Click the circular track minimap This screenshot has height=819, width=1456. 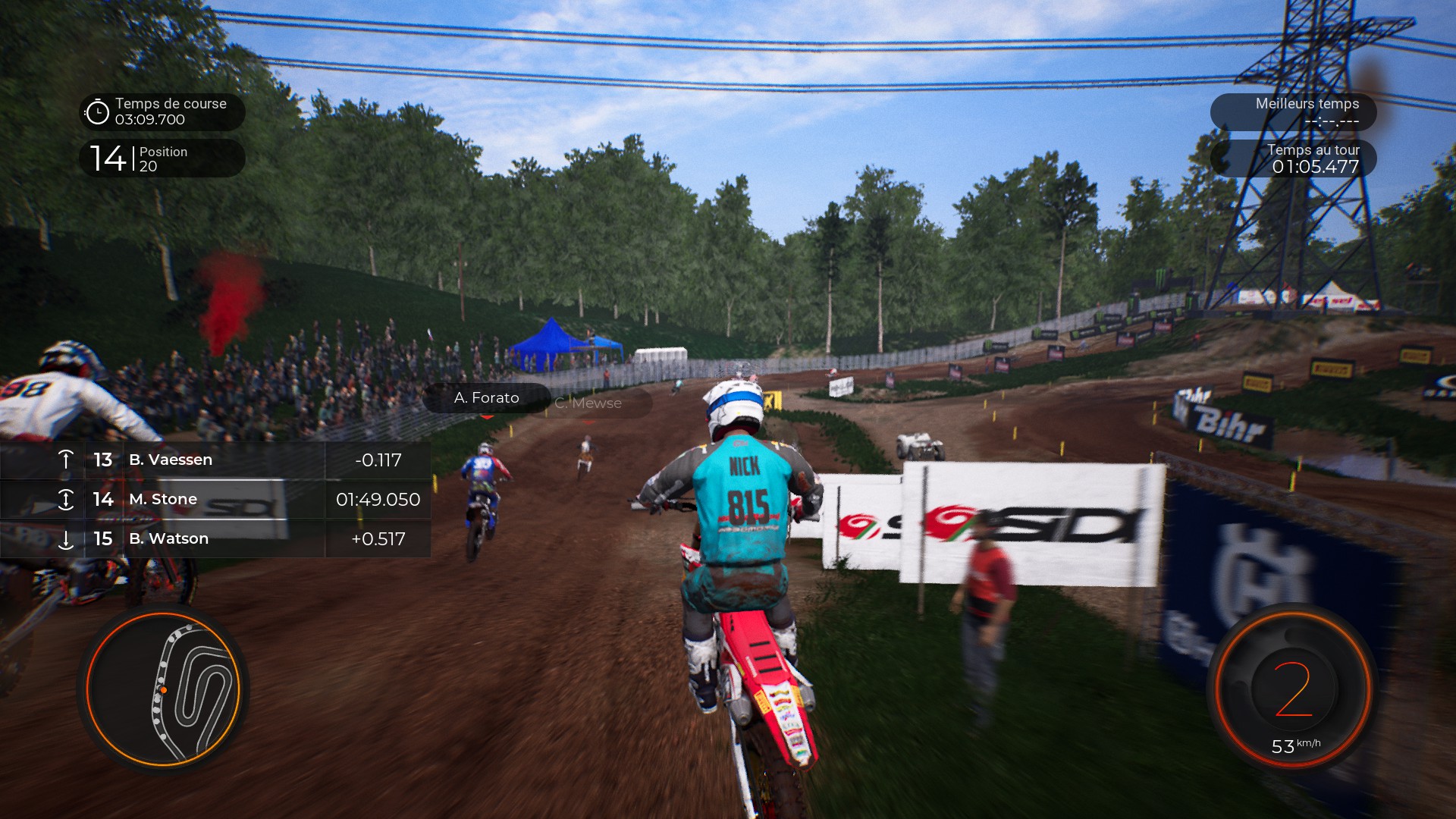(x=163, y=690)
